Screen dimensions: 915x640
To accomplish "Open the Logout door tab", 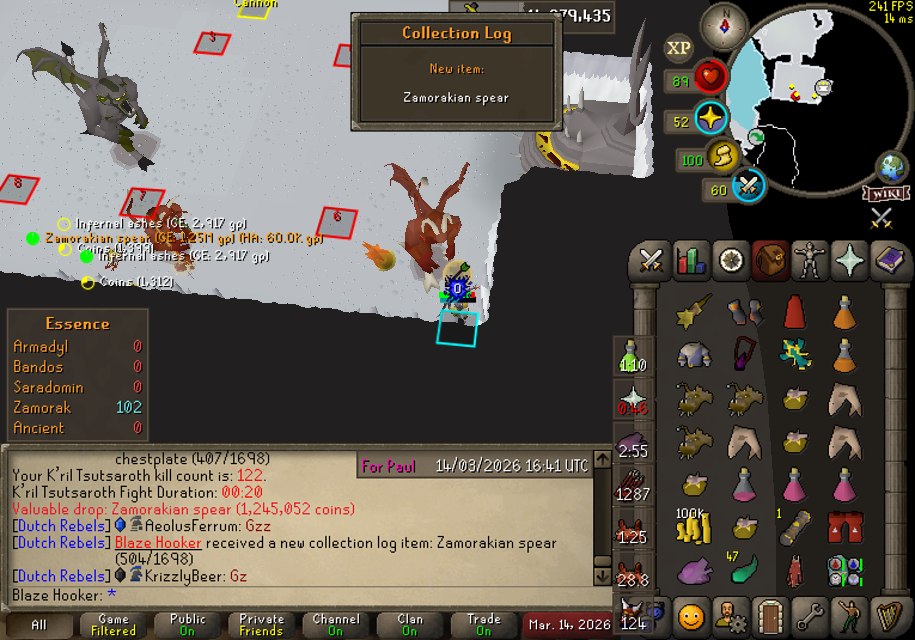I will pyautogui.click(x=769, y=614).
